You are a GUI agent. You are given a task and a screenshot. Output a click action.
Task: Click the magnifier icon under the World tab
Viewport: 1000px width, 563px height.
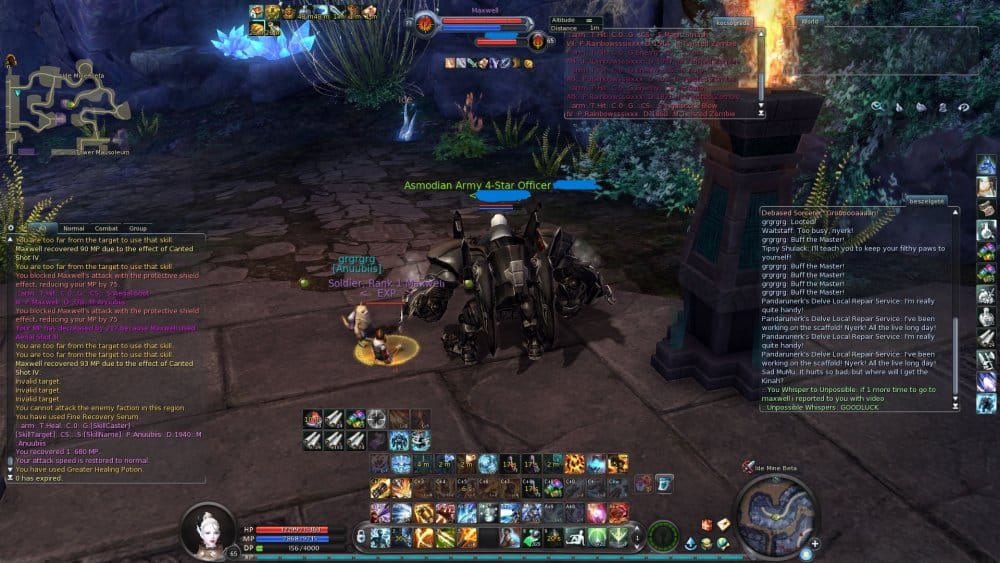coord(876,106)
